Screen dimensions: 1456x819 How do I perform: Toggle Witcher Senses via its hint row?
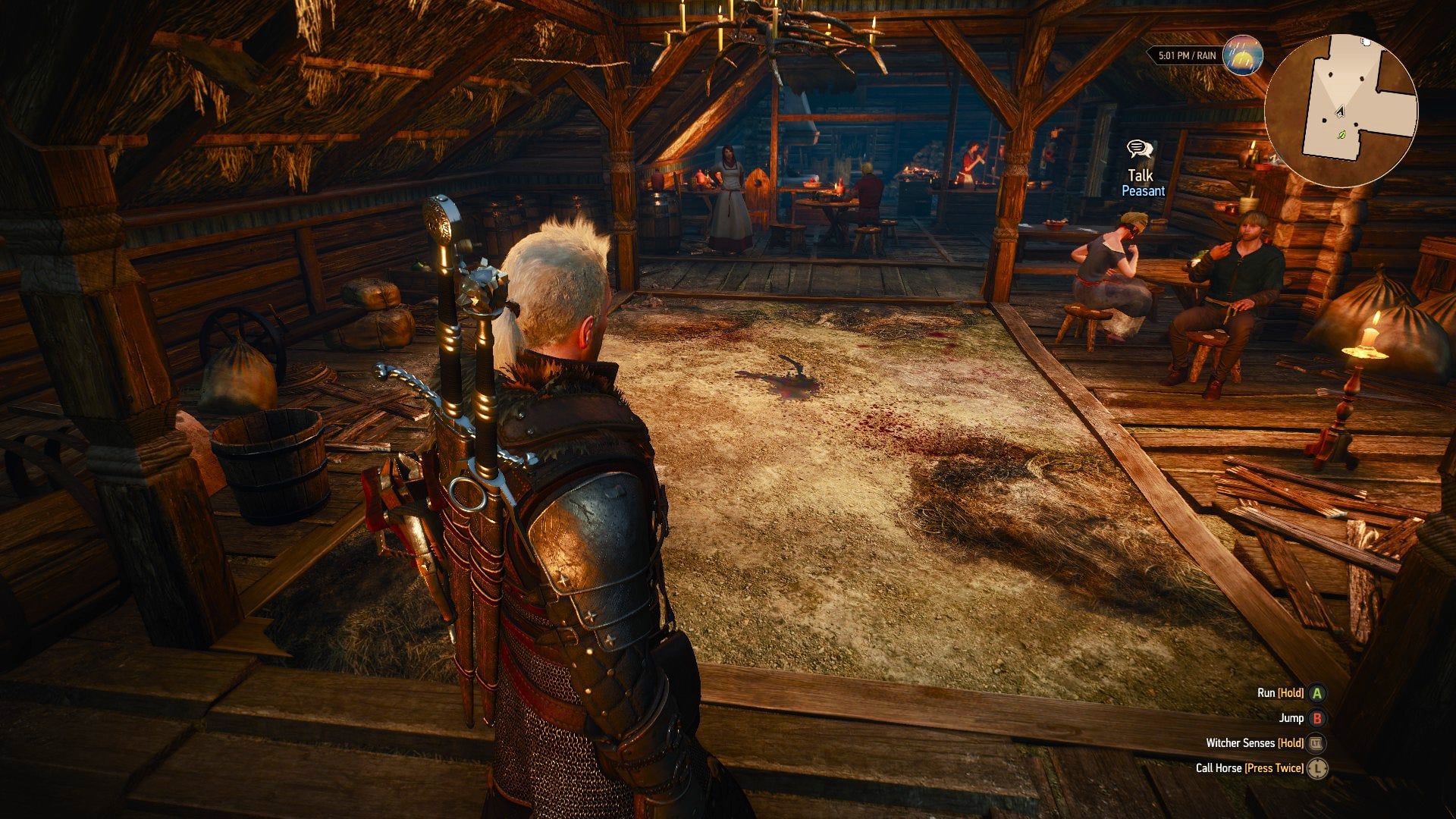1255,744
